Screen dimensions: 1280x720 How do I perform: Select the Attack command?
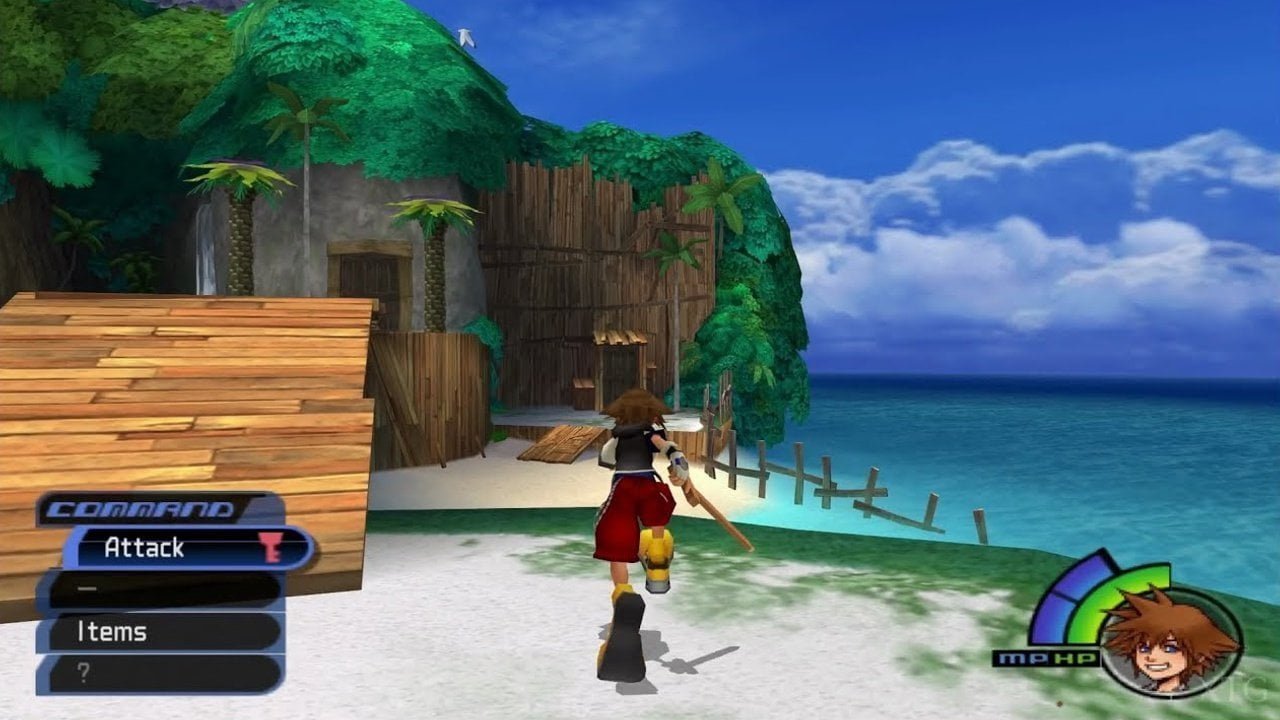coord(144,546)
